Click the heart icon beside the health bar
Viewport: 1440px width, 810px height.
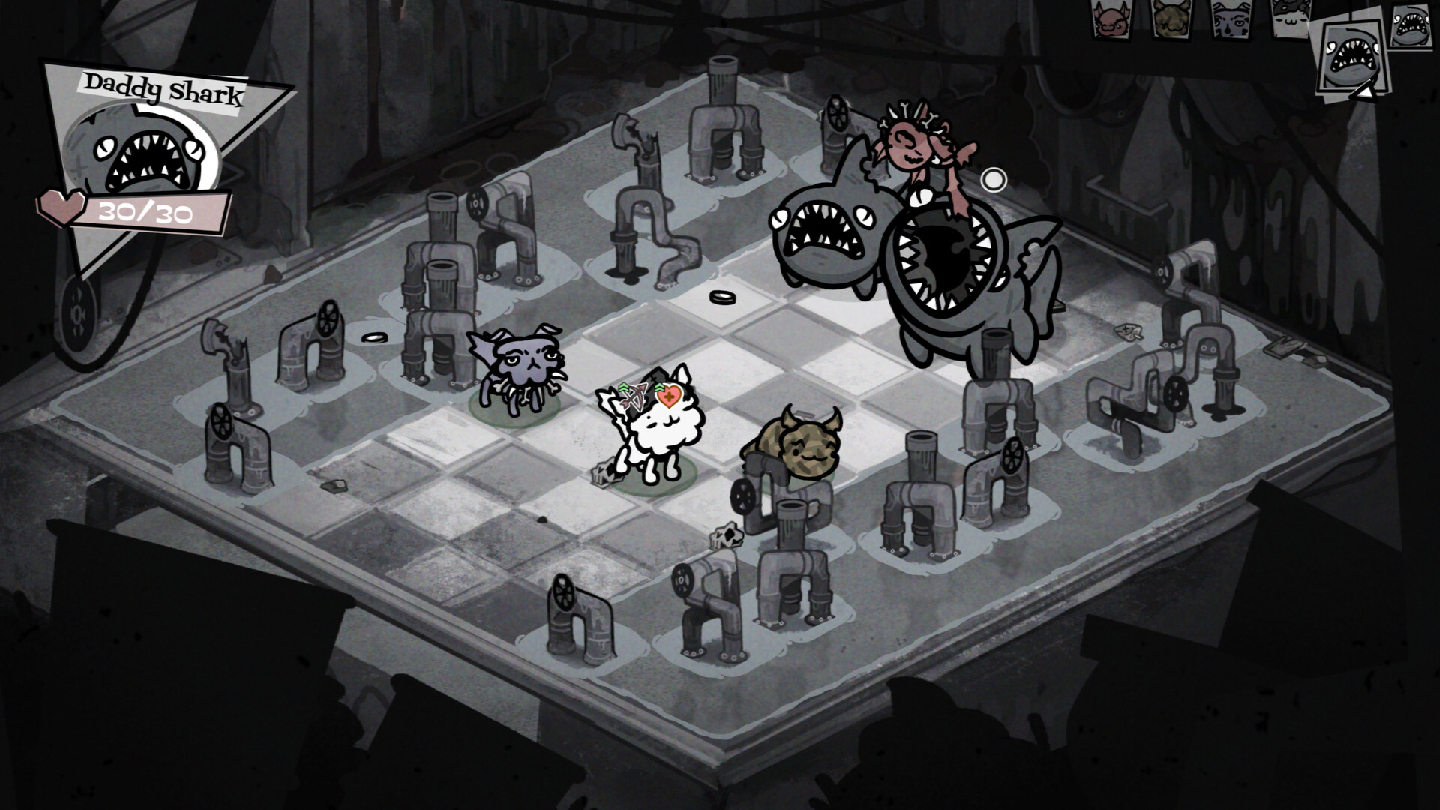pos(60,205)
